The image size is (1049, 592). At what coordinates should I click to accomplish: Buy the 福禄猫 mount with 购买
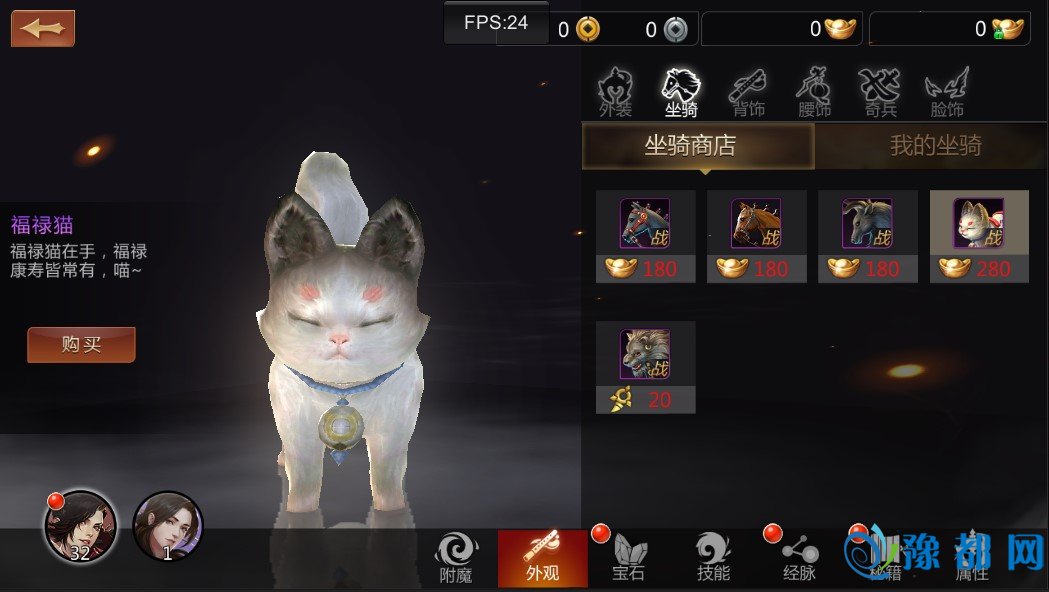(x=81, y=345)
